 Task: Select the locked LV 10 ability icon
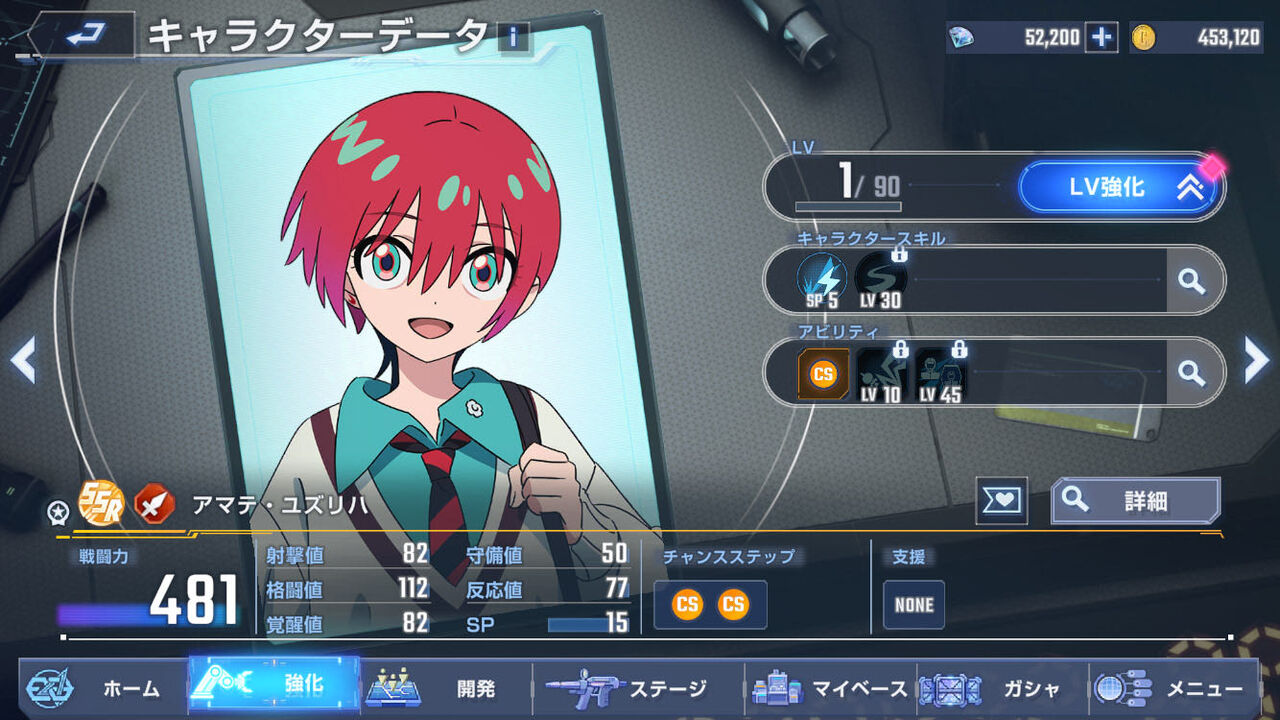pos(881,373)
